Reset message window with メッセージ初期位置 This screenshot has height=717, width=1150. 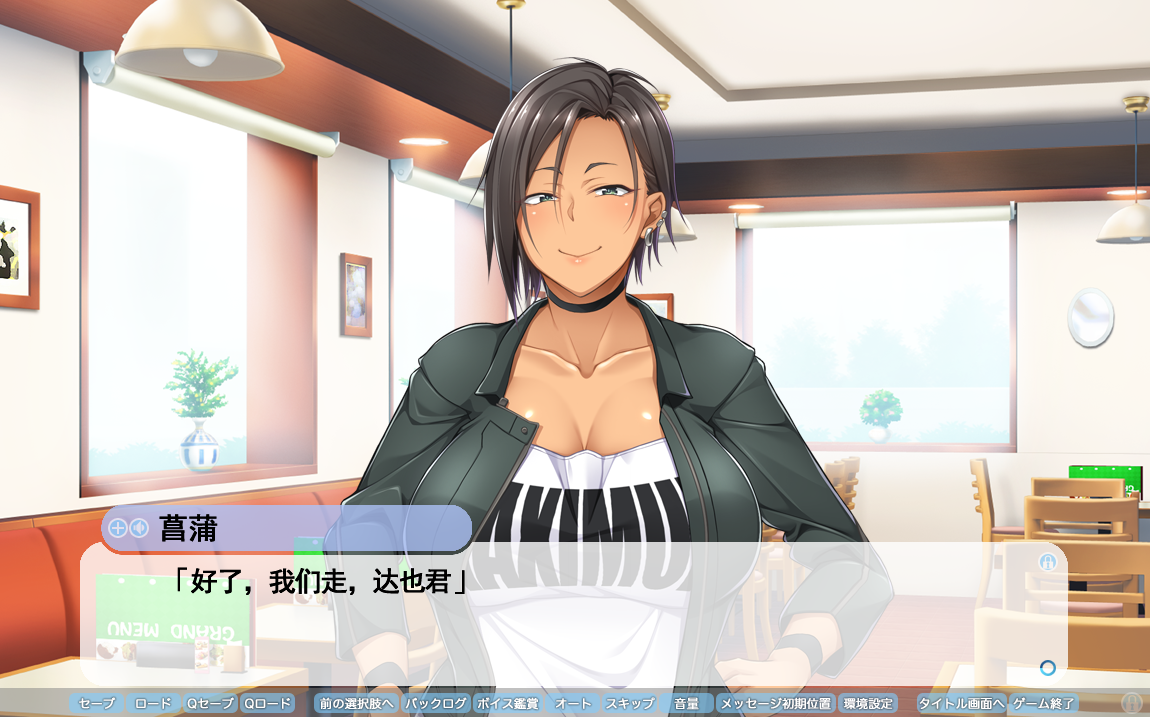point(776,704)
